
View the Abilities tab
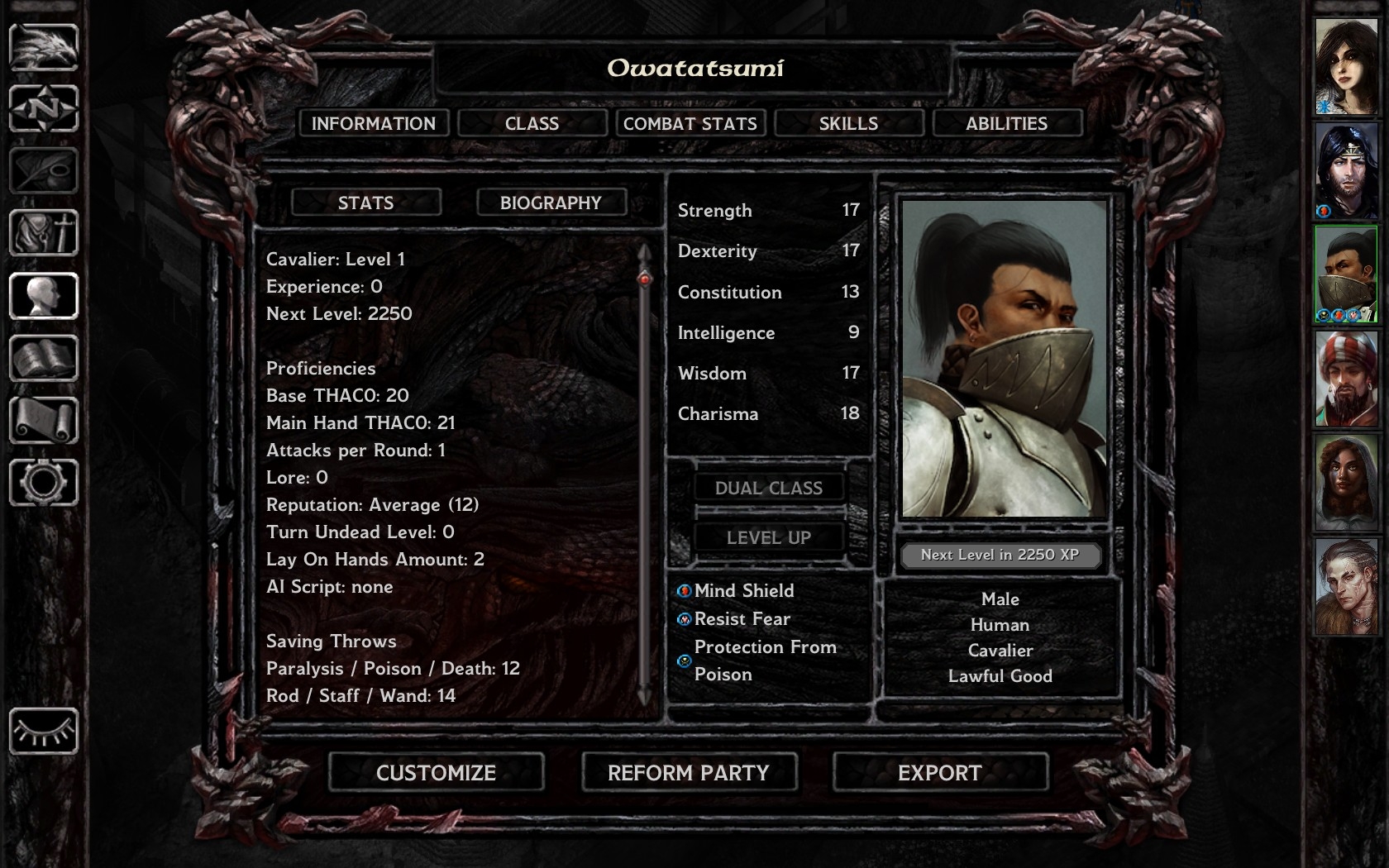(1006, 123)
